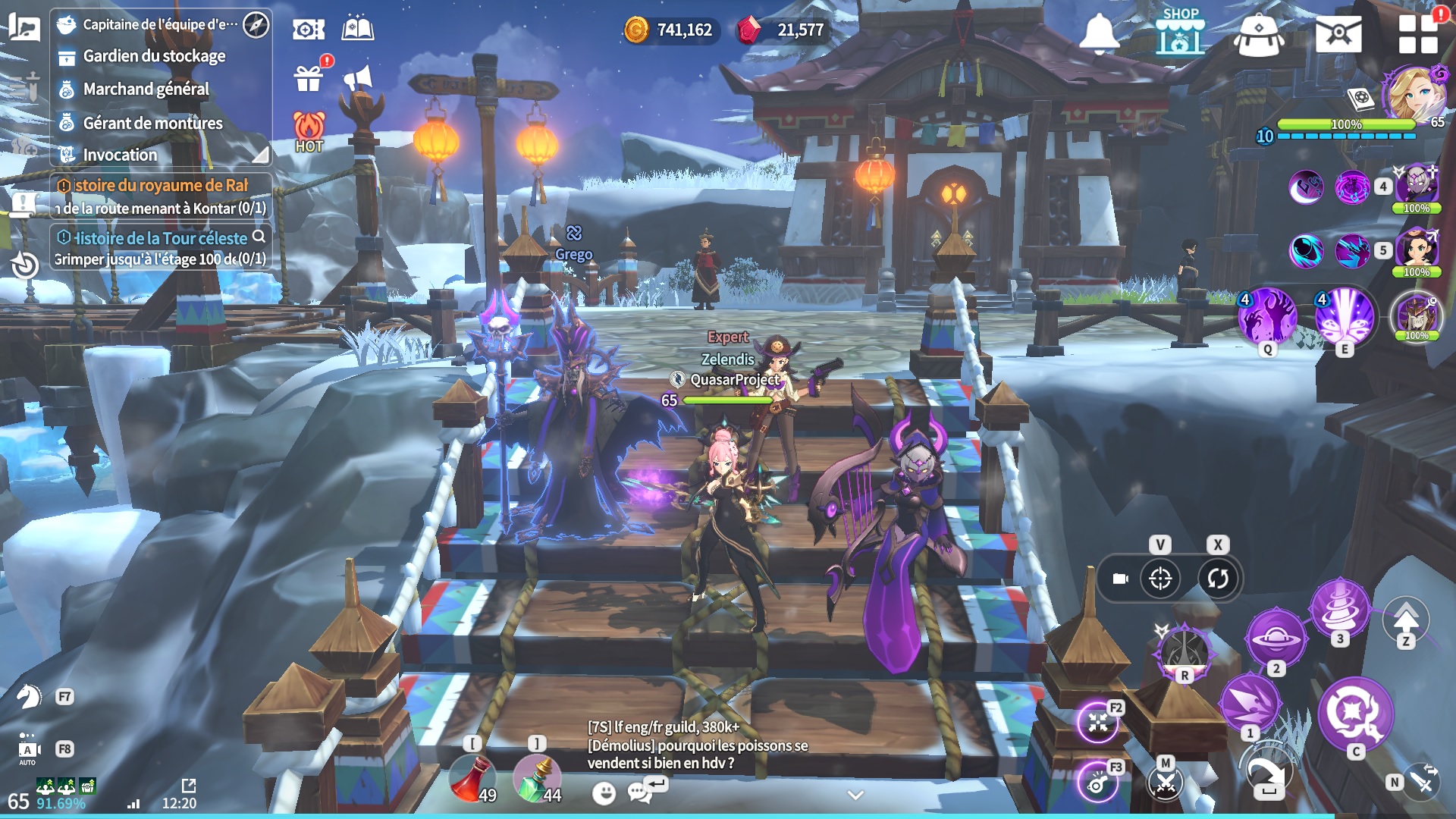Open the four-square main menu
The height and width of the screenshot is (819, 1456).
pyautogui.click(x=1418, y=34)
